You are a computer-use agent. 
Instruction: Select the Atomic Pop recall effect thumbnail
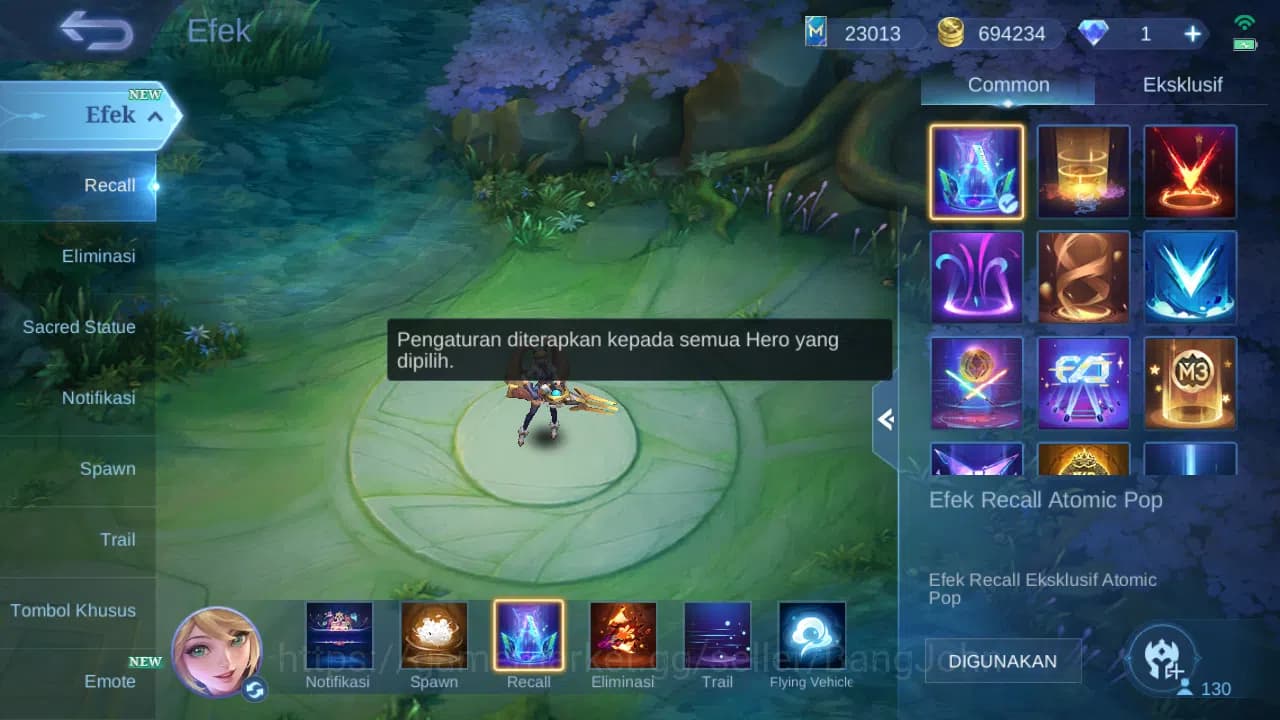pos(975,171)
